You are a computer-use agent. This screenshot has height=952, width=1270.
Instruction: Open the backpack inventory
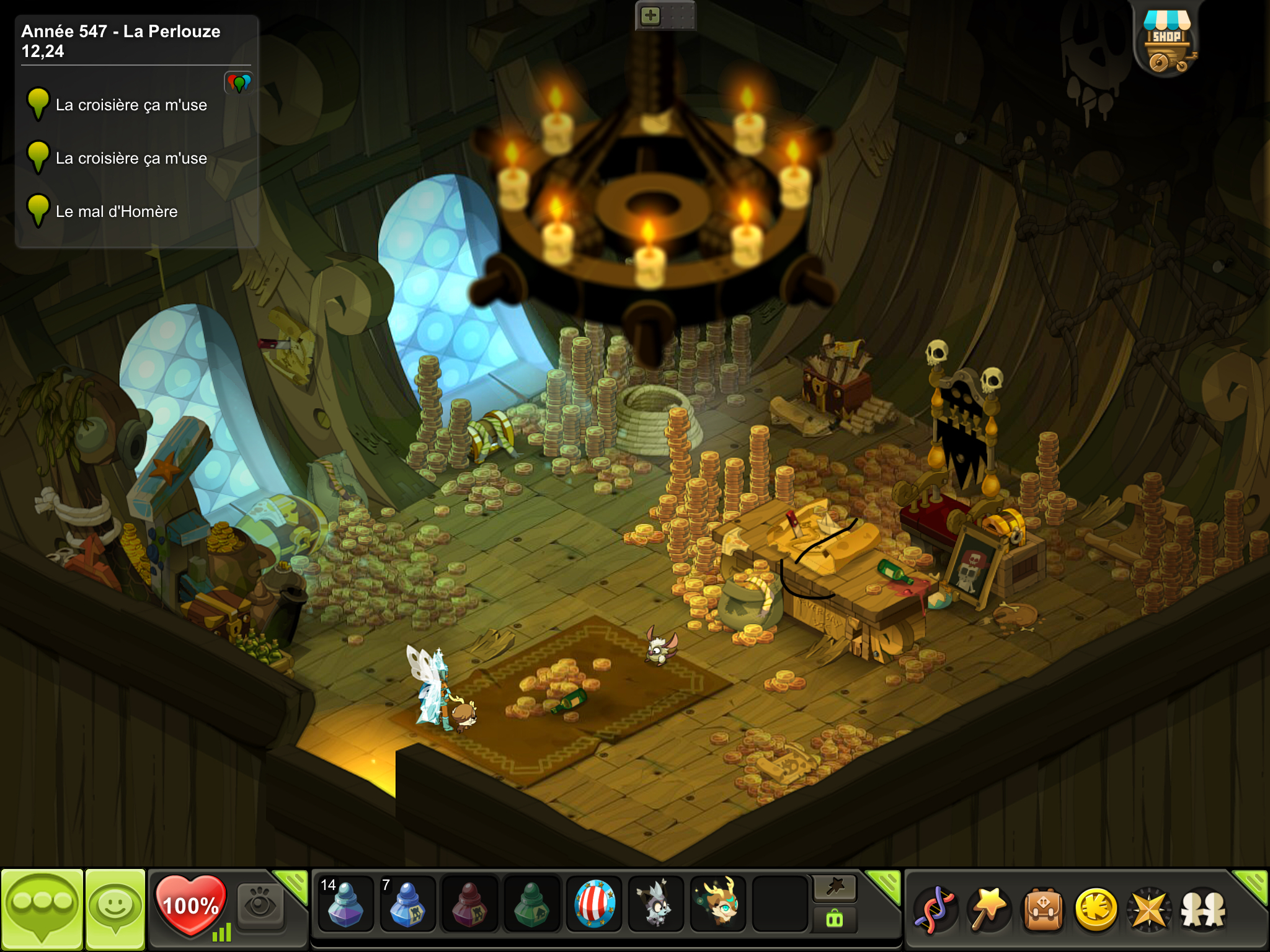coord(1043,910)
